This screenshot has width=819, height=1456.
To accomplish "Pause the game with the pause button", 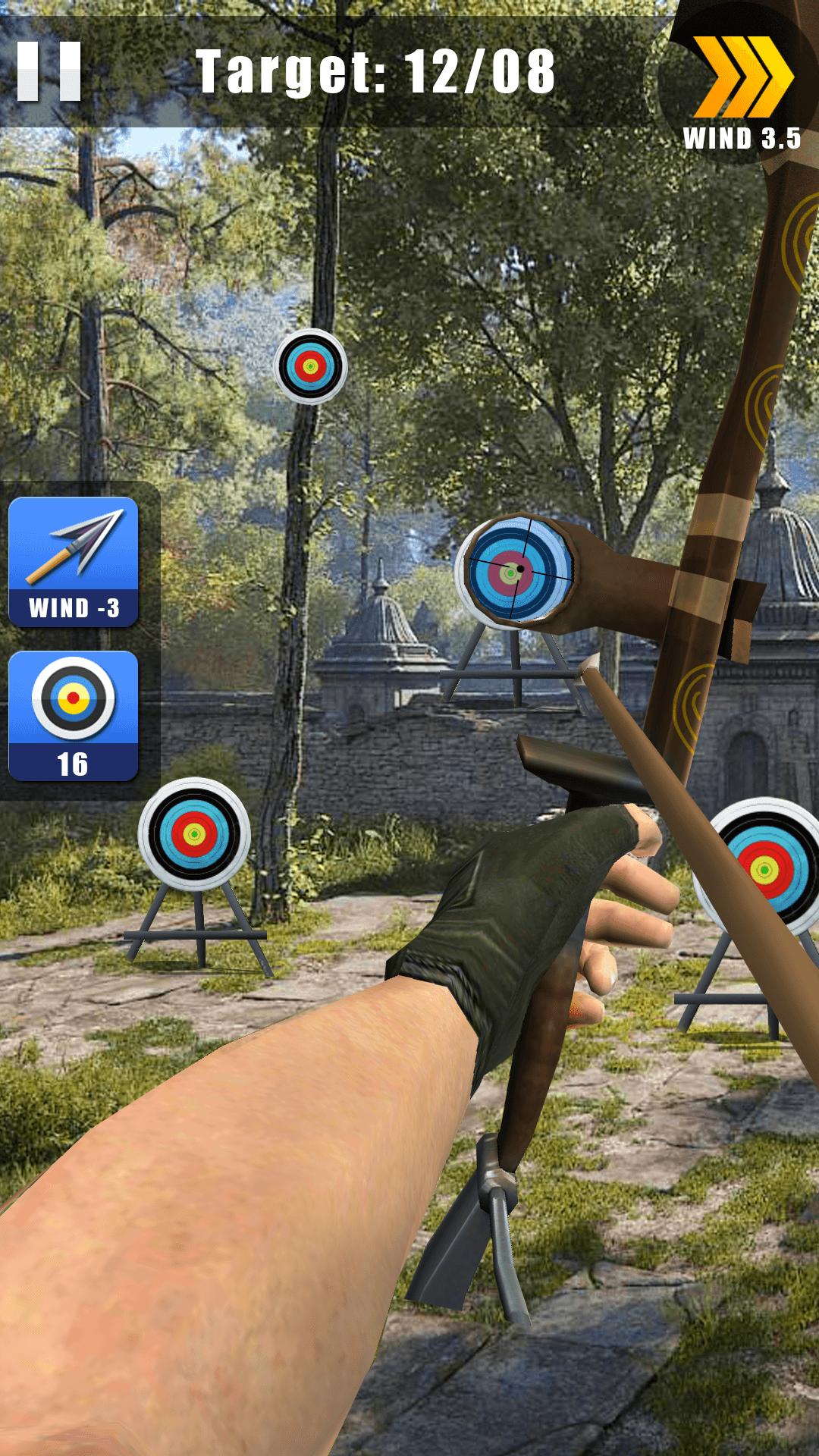I will [49, 71].
